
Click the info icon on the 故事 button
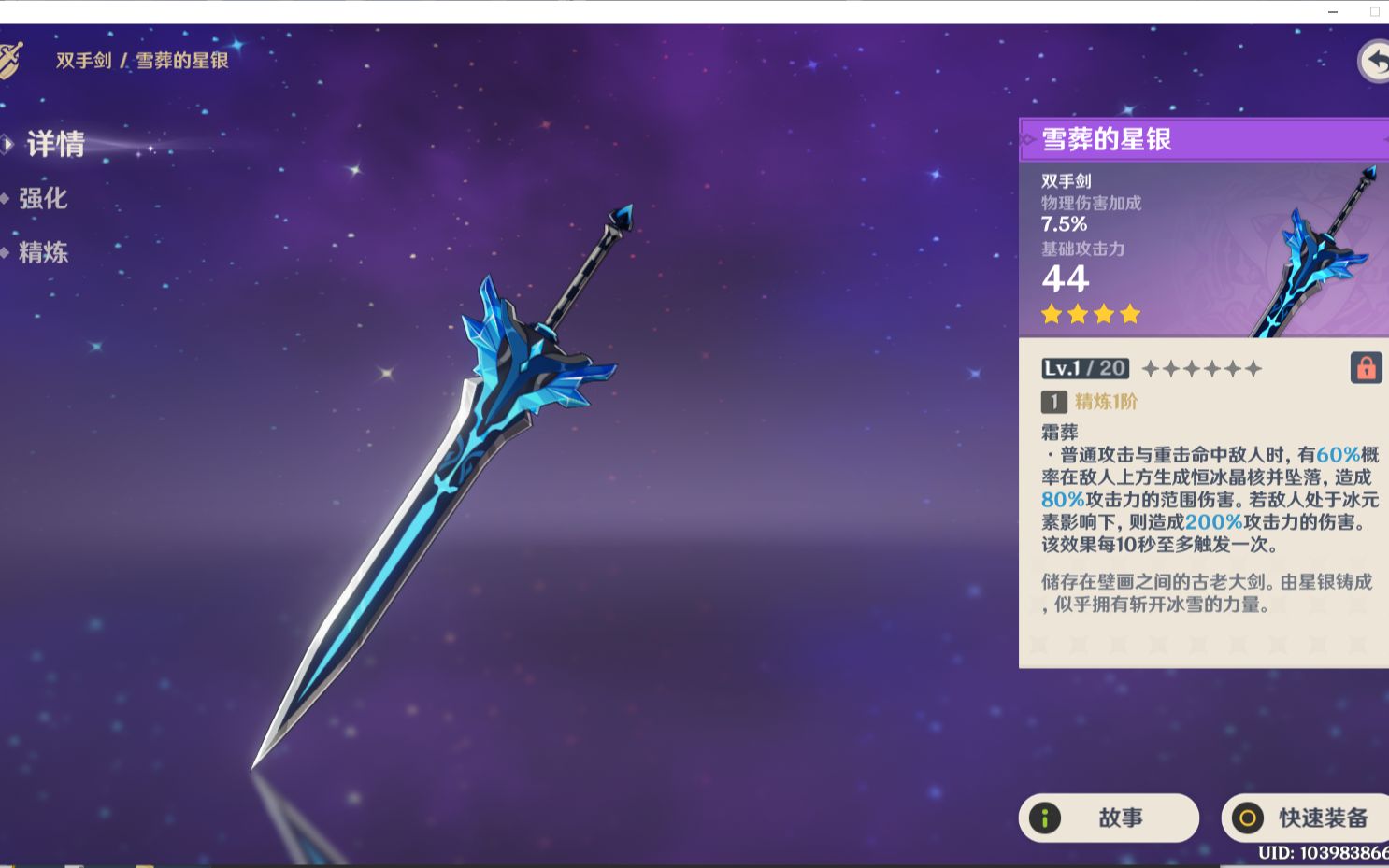pyautogui.click(x=1046, y=818)
